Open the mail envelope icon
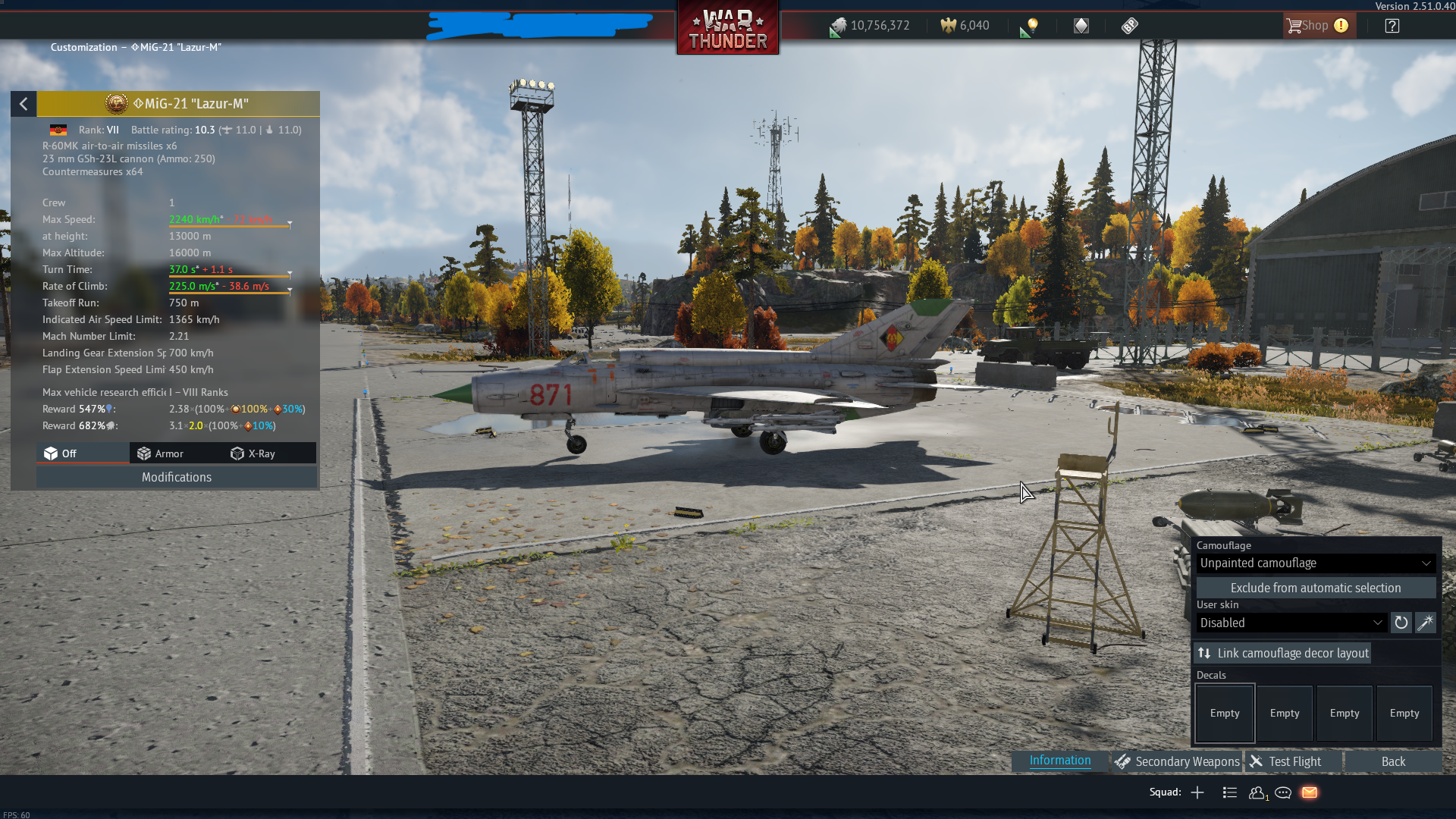Viewport: 1456px width, 819px height. 1310,792
